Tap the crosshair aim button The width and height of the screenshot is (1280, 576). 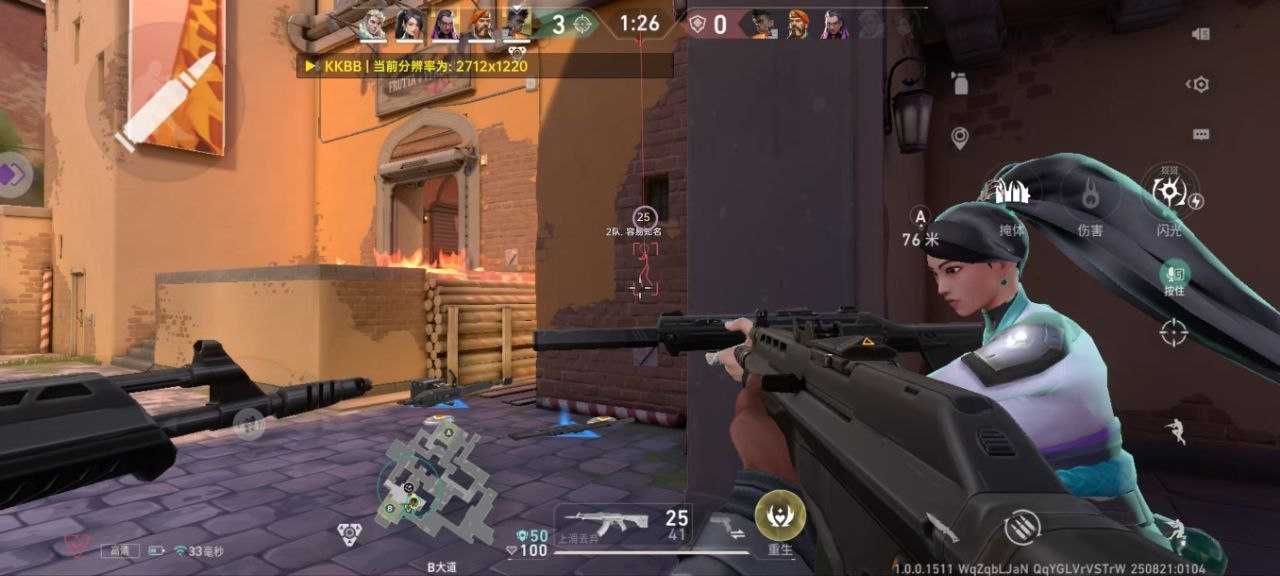pos(1173,332)
